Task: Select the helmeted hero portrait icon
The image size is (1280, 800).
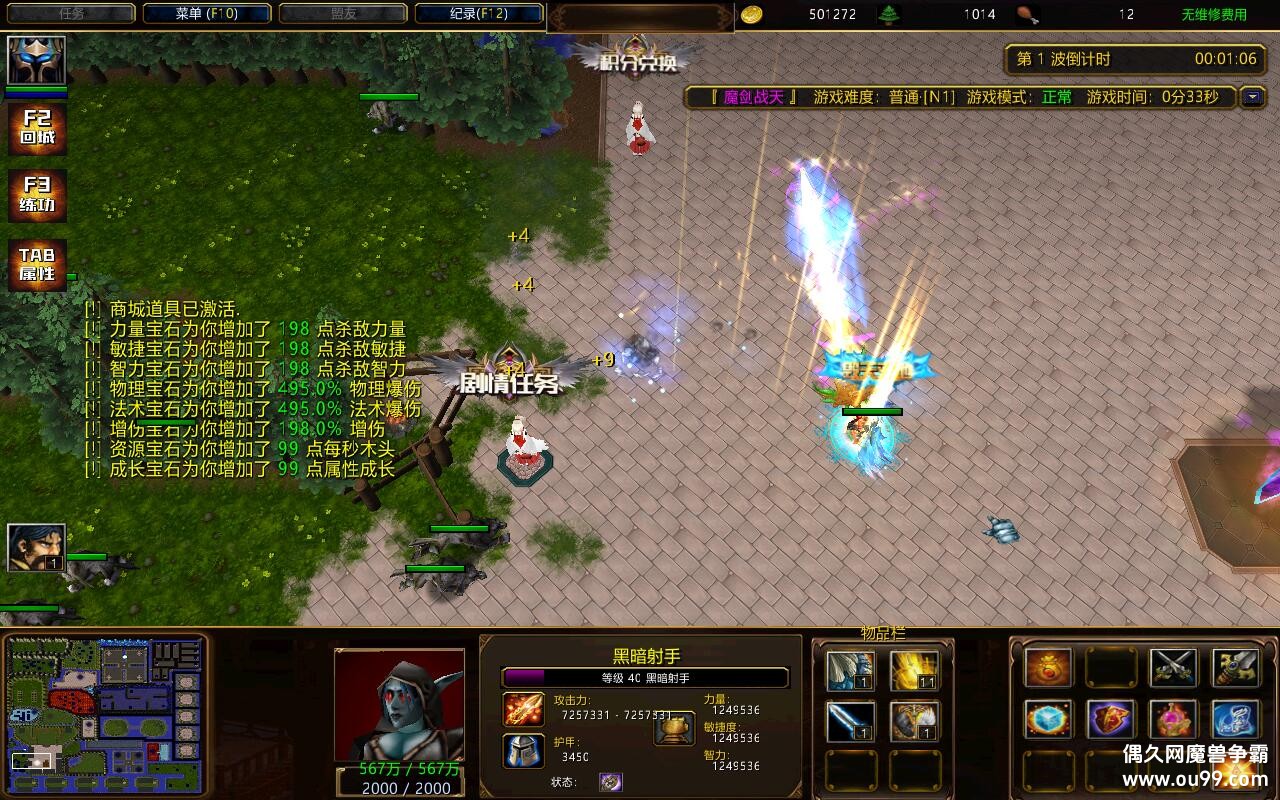Action: (37, 60)
